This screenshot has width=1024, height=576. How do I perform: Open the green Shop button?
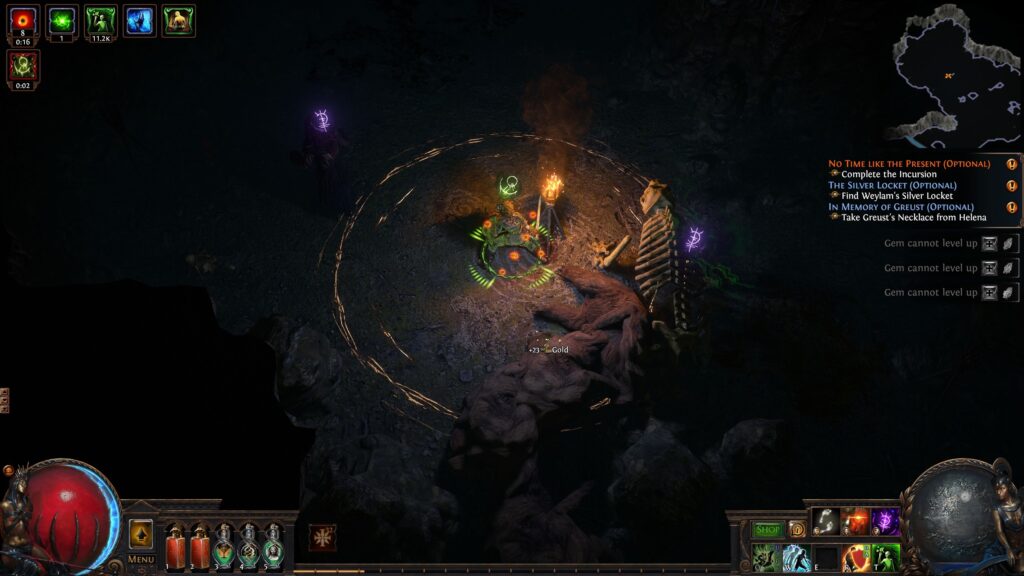pyautogui.click(x=768, y=530)
